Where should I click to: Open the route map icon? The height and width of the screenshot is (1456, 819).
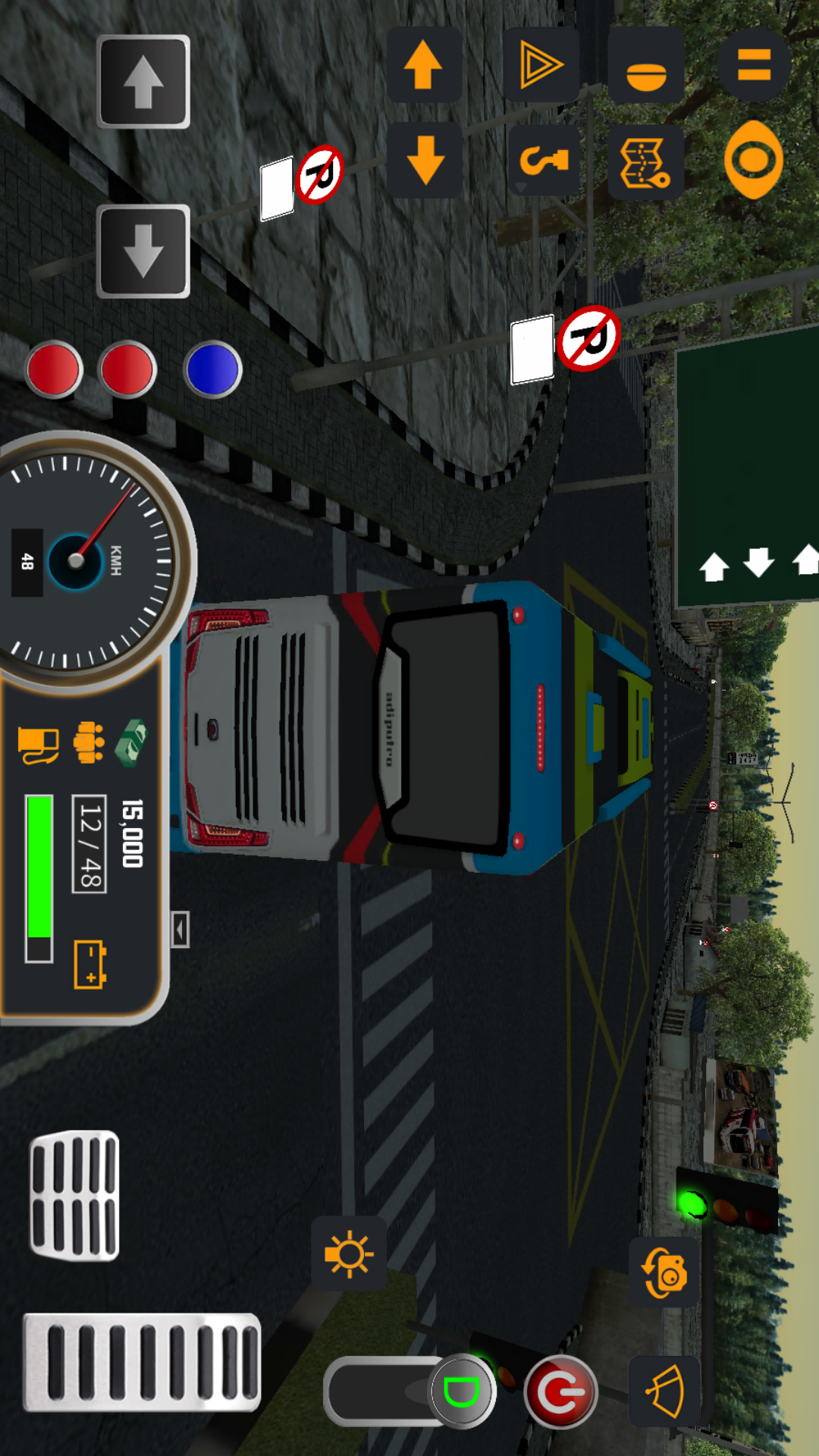point(645,162)
